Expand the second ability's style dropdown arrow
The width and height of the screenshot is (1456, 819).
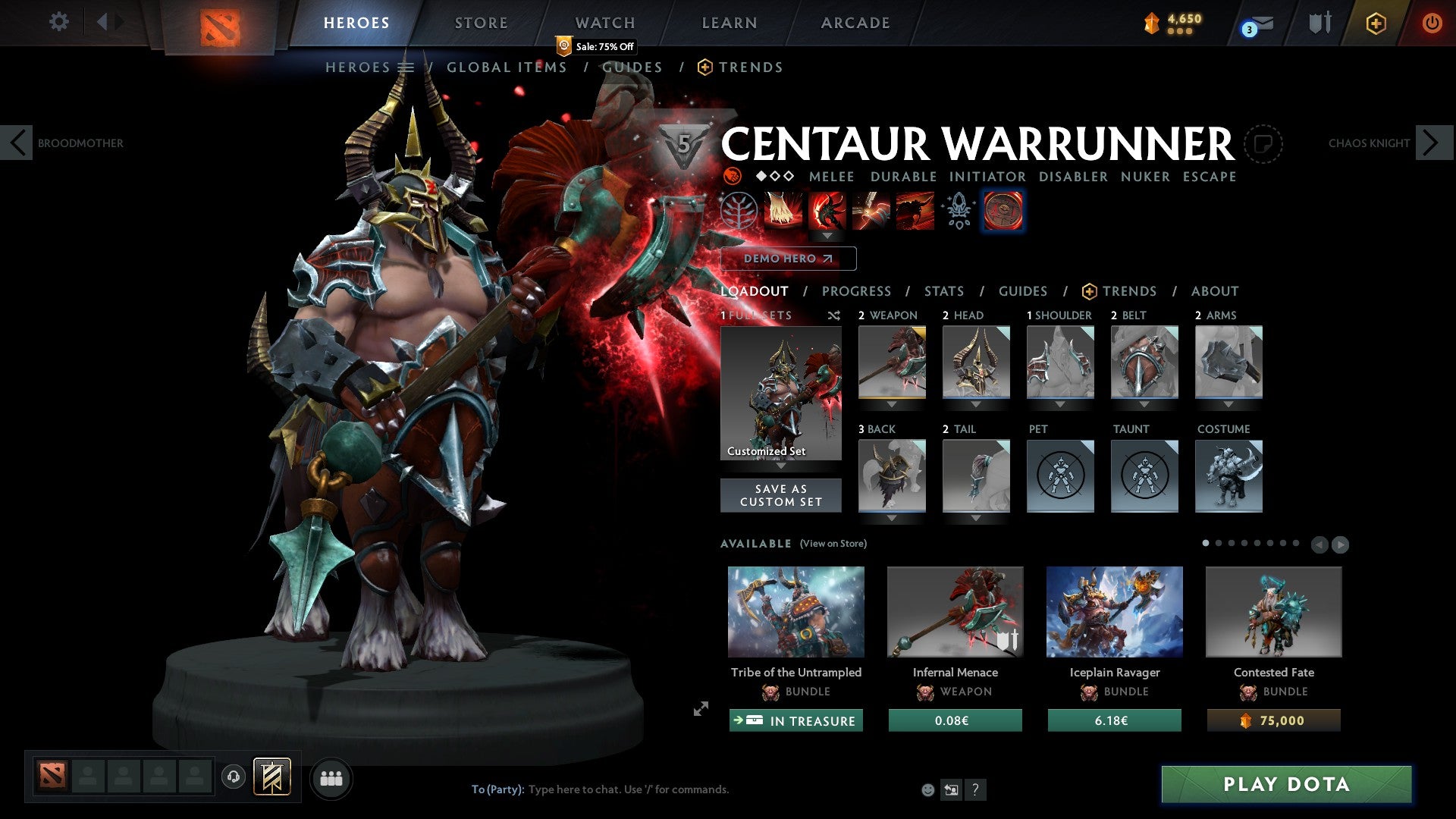[x=827, y=236]
